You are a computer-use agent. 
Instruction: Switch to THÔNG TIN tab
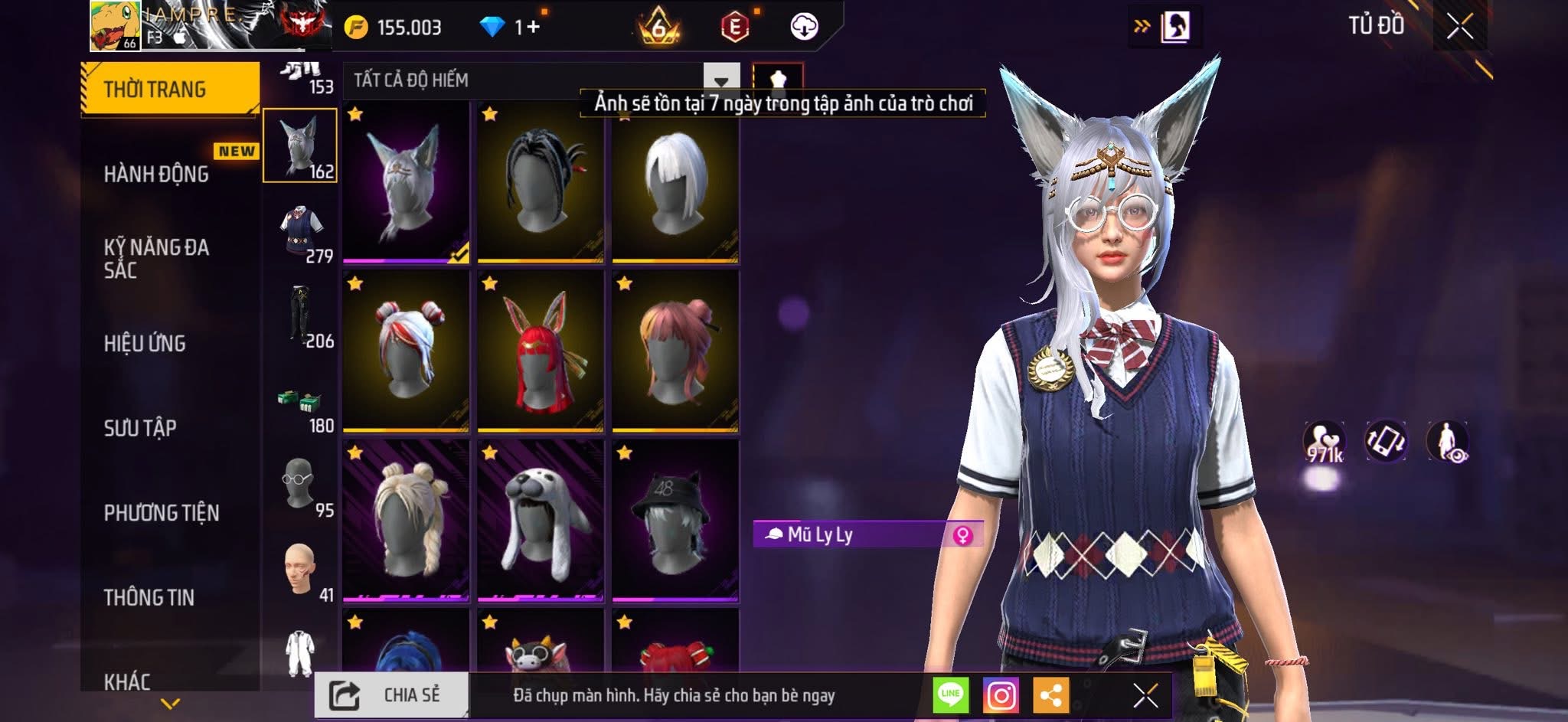(x=149, y=597)
